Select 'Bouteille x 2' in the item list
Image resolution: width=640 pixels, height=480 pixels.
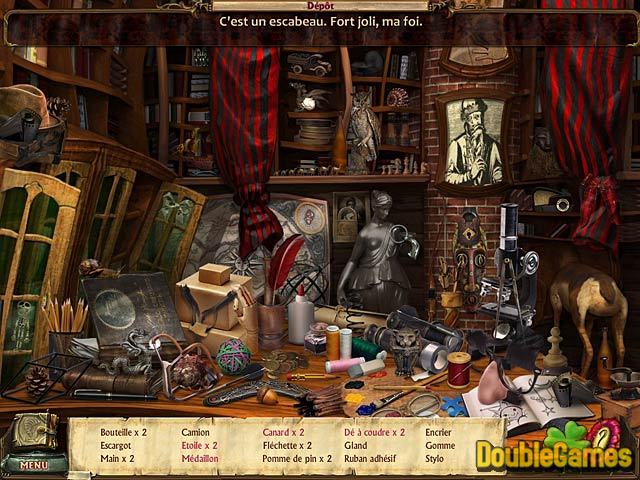tap(124, 432)
